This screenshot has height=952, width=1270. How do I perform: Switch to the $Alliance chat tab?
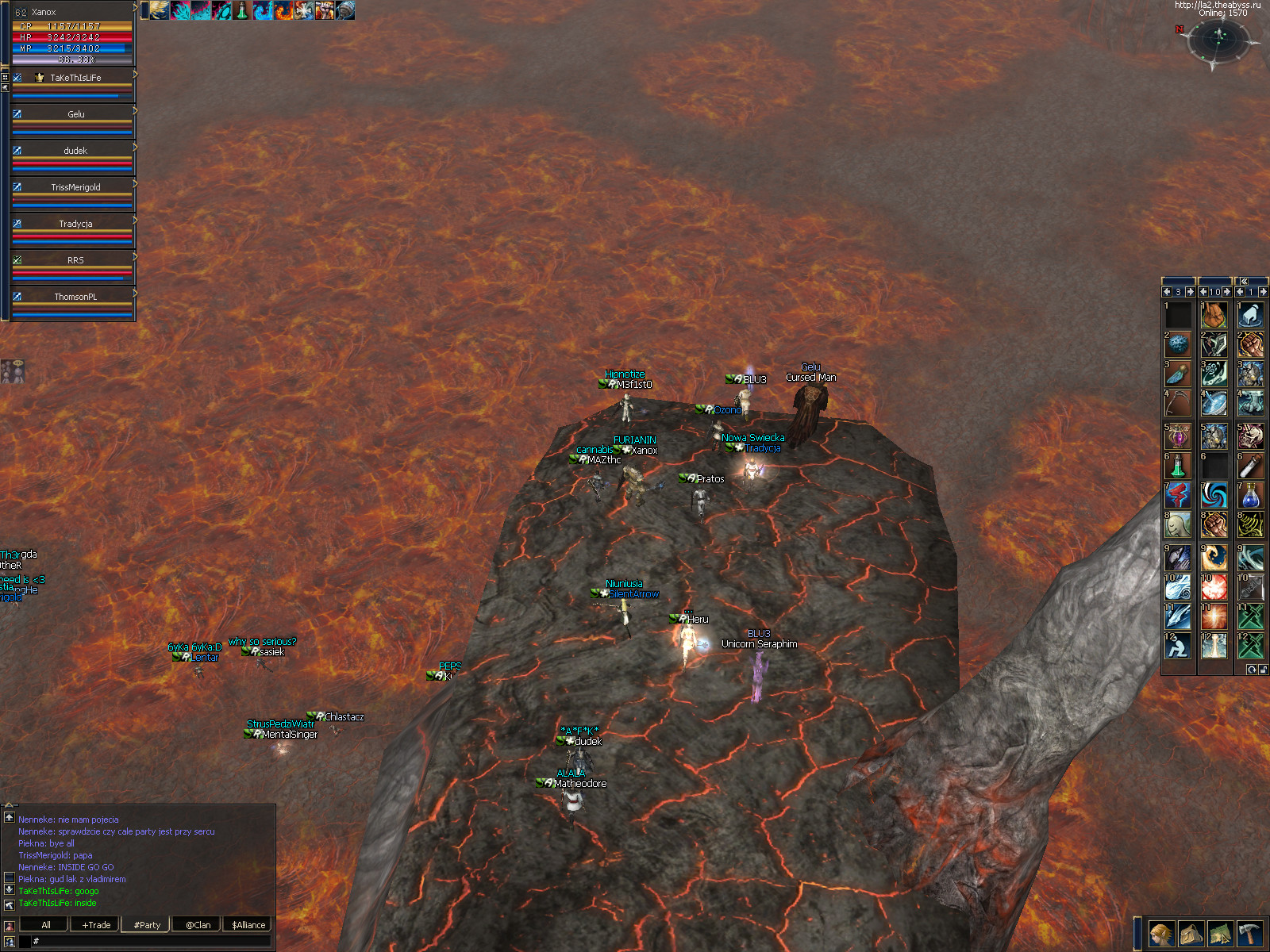point(248,924)
